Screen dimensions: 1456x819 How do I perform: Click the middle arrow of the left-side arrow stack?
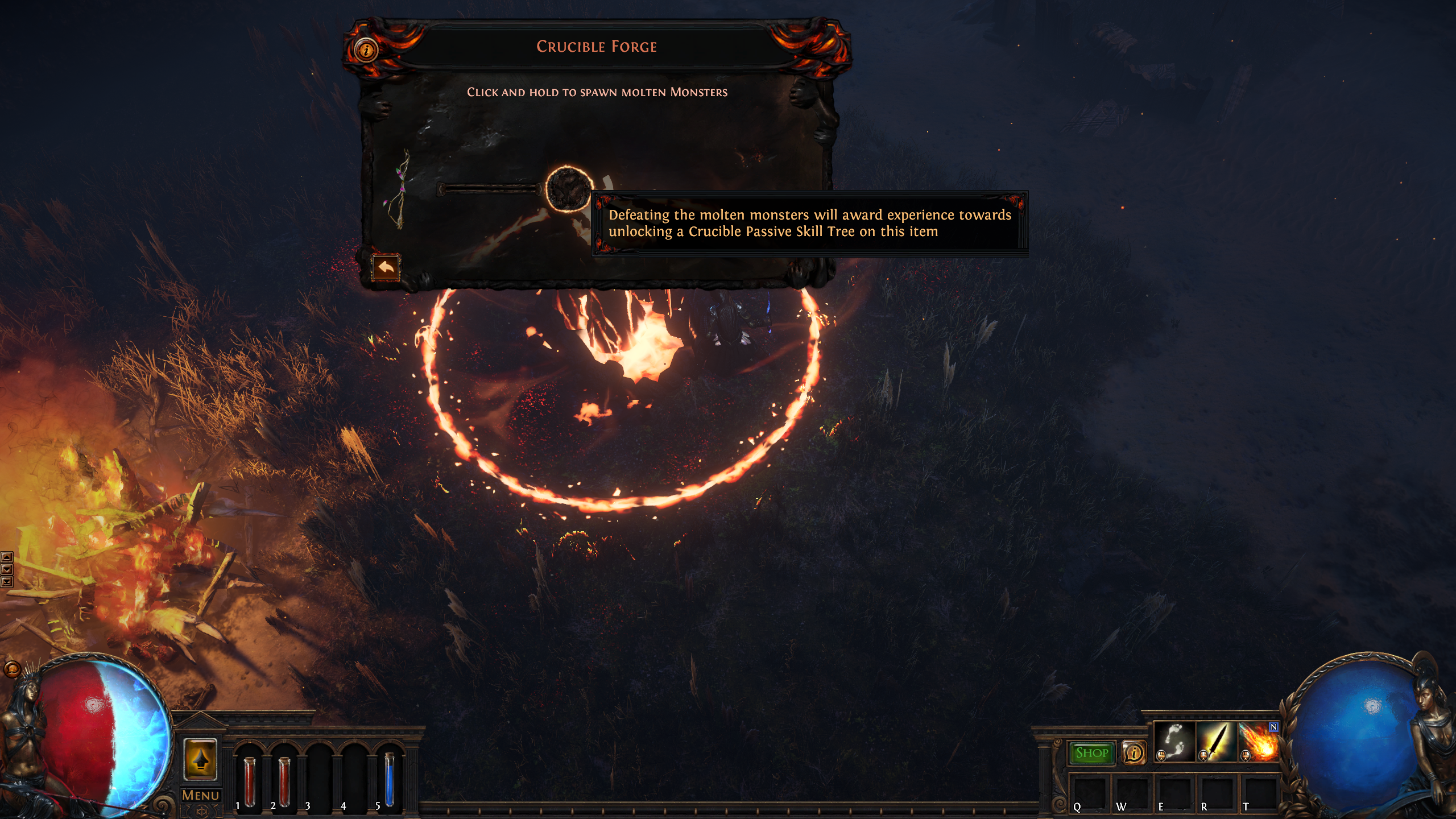(x=7, y=569)
